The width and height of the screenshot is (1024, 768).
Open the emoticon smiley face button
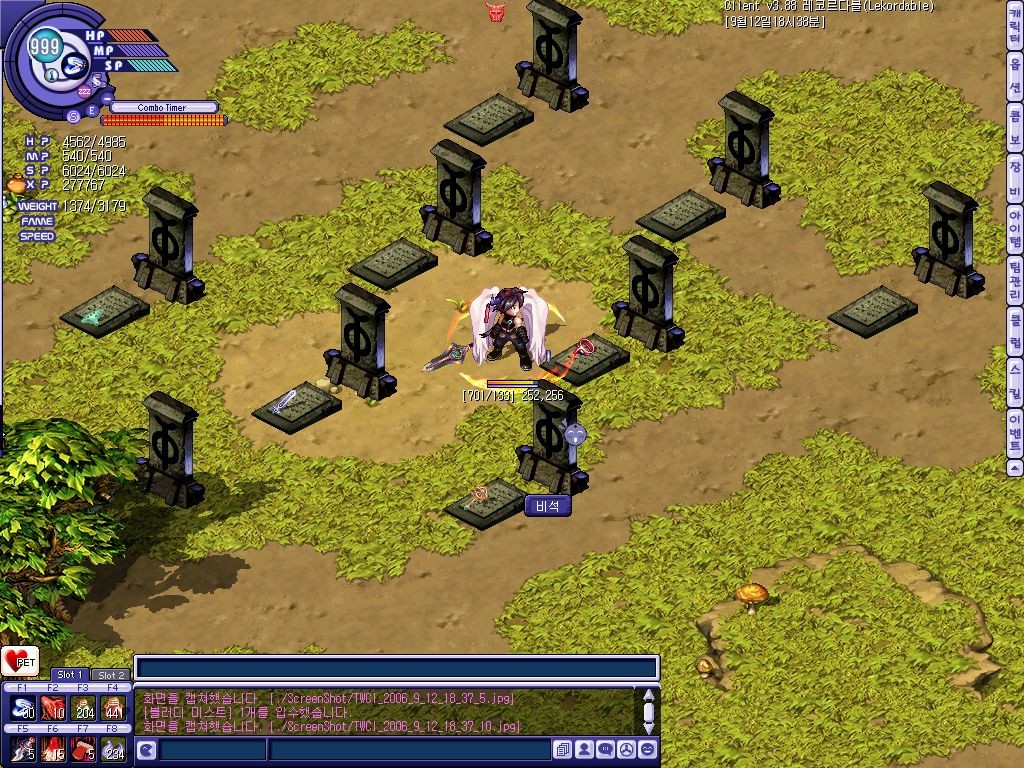[x=647, y=749]
